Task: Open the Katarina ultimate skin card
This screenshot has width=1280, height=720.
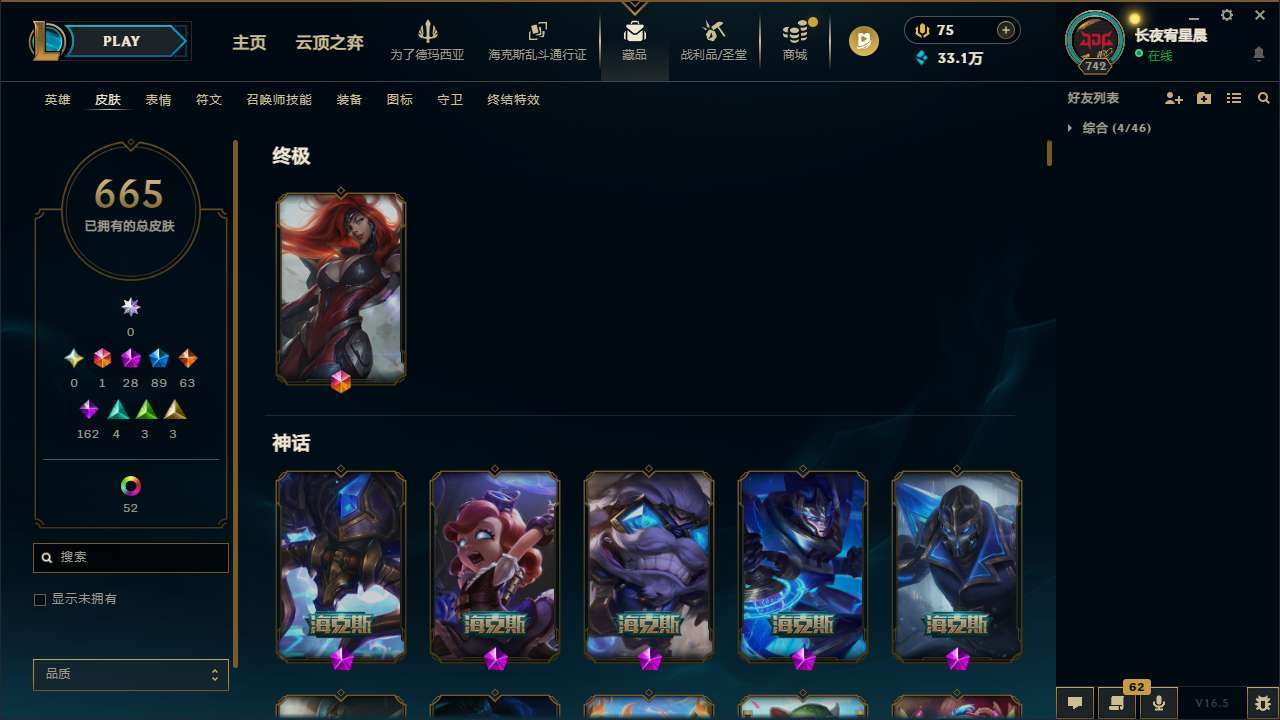Action: tap(341, 288)
